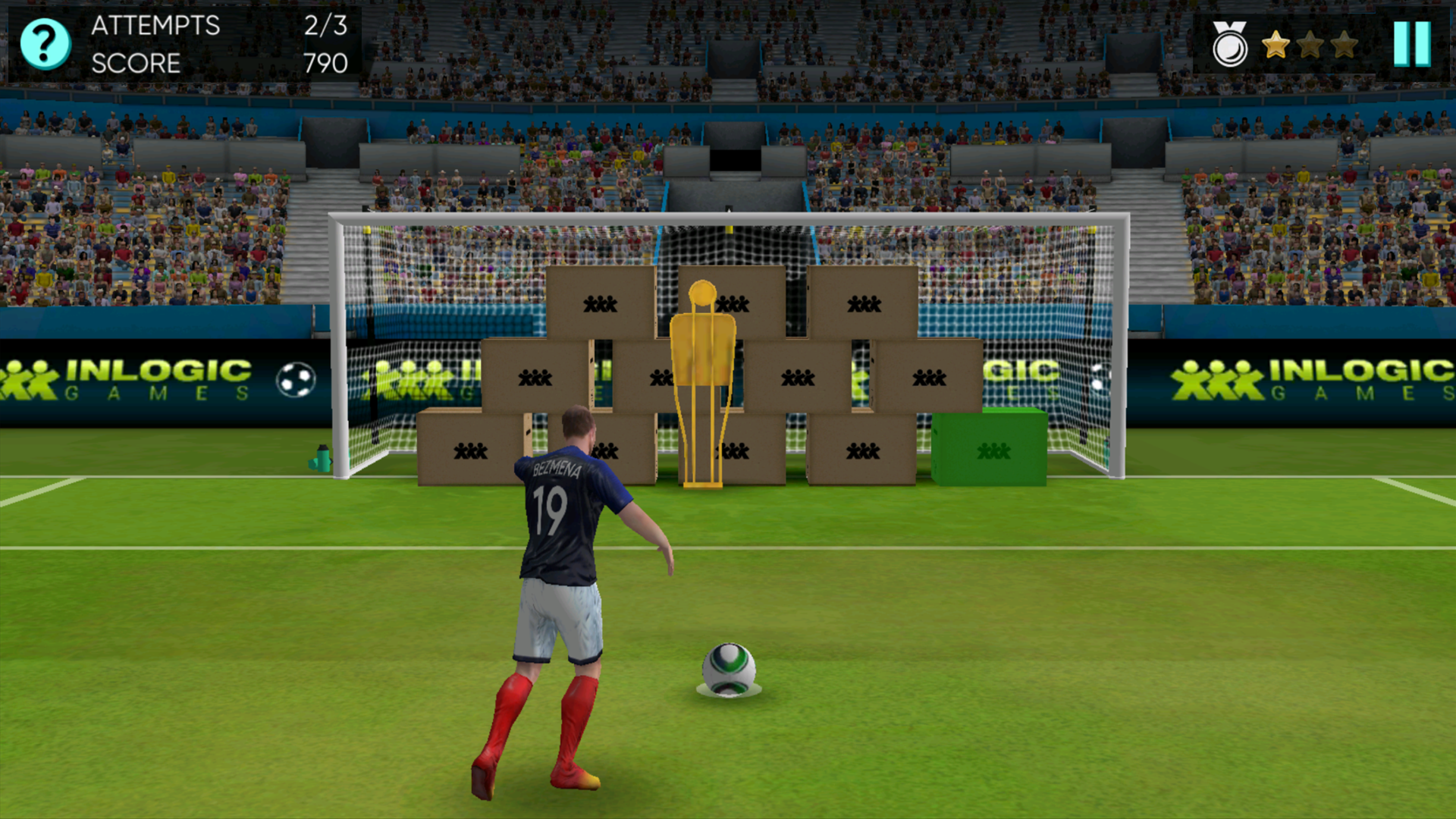Pause the game
The image size is (1456, 819).
point(1411,44)
